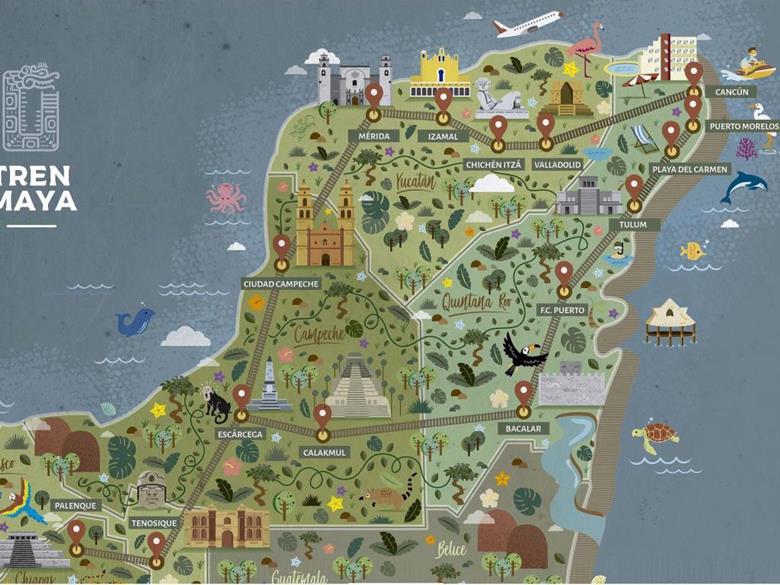Image resolution: width=780 pixels, height=585 pixels.
Task: Click the F.C. Puerto station pin
Action: pyautogui.click(x=564, y=273)
